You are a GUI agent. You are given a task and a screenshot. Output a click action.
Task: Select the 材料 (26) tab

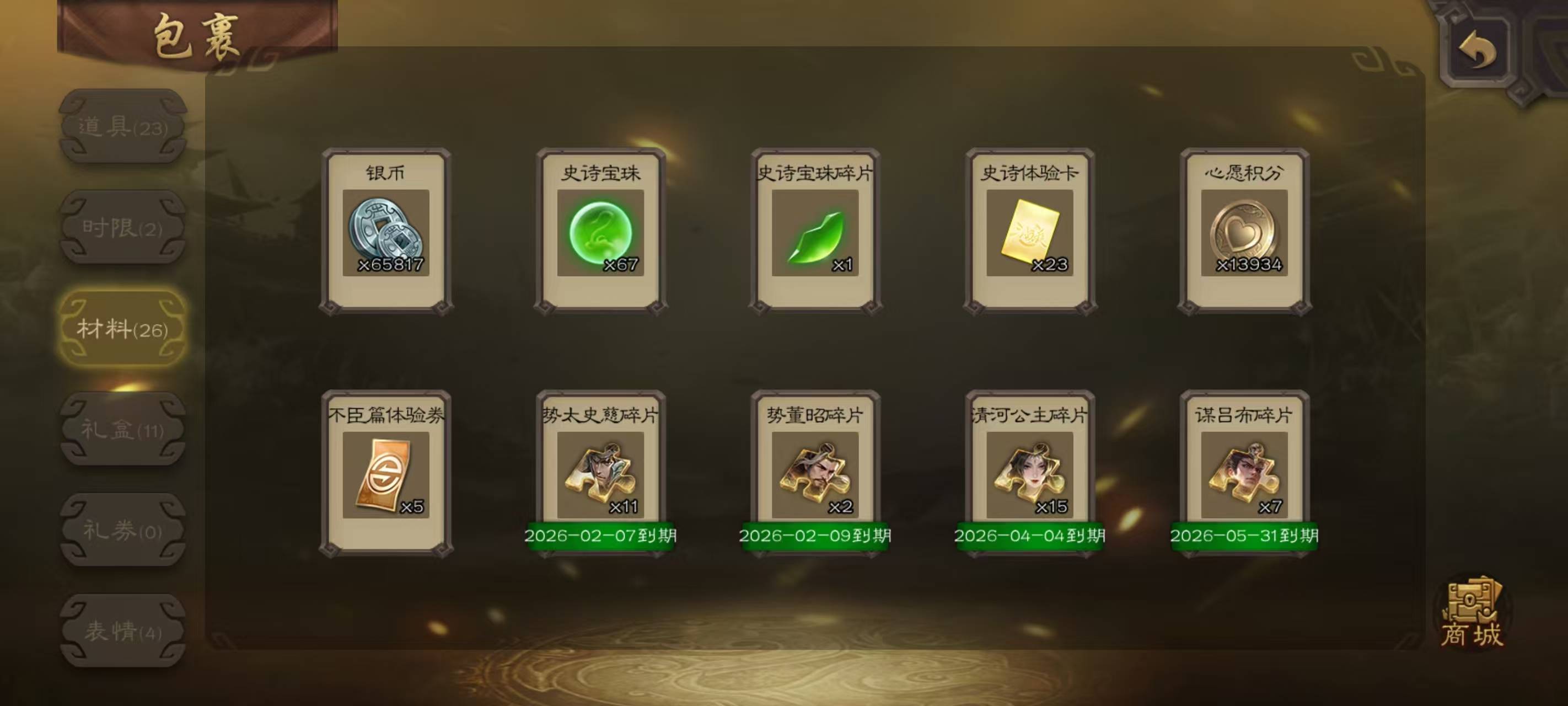122,329
